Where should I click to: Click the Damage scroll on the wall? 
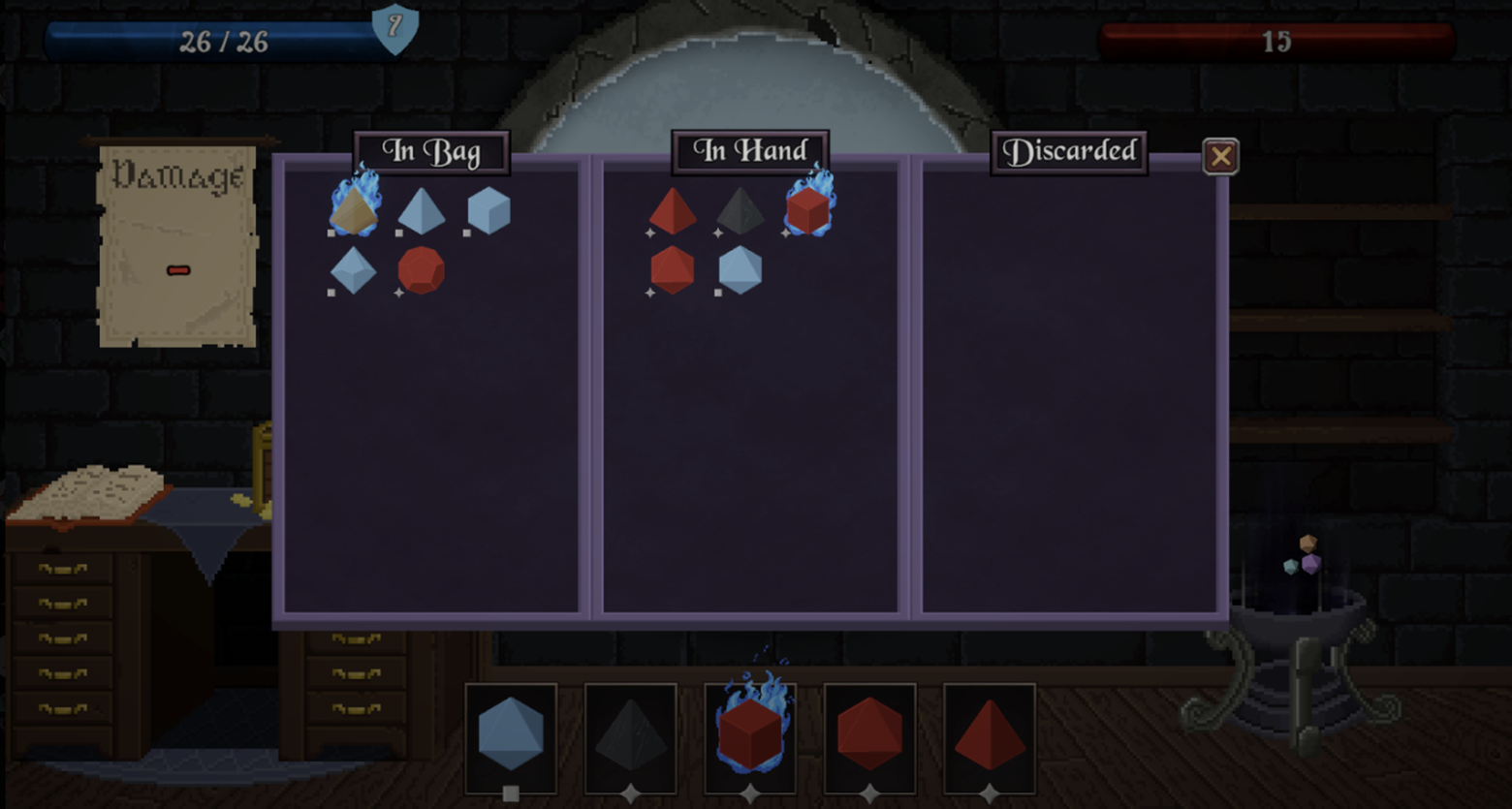pyautogui.click(x=176, y=242)
